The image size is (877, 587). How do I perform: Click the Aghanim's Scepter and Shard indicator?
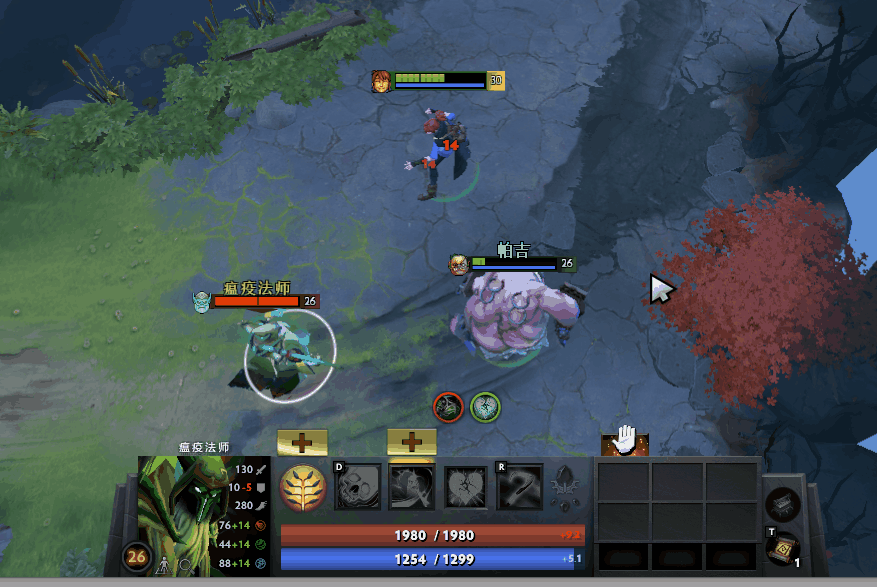(566, 487)
